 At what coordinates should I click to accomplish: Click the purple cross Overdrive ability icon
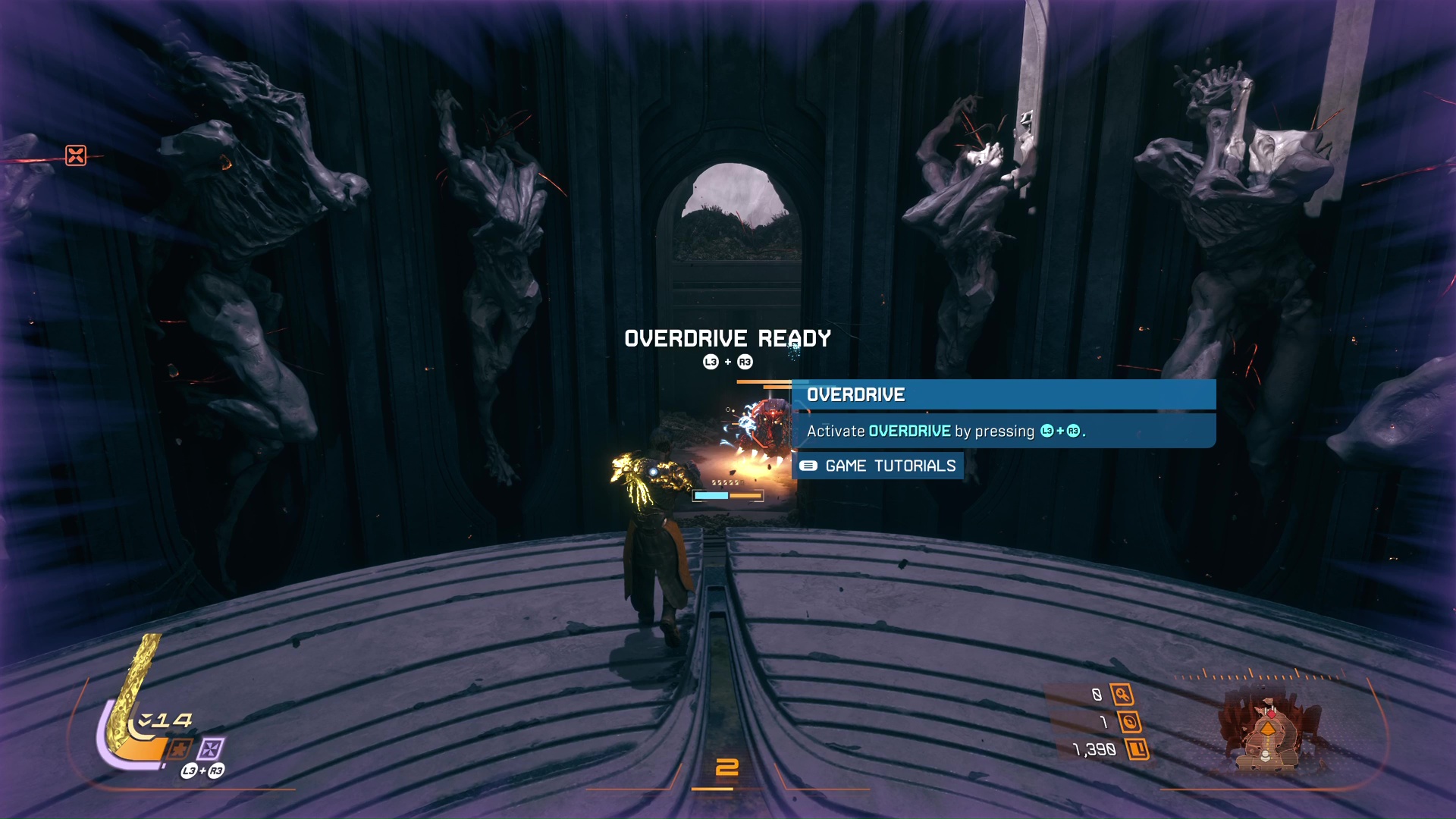[212, 749]
